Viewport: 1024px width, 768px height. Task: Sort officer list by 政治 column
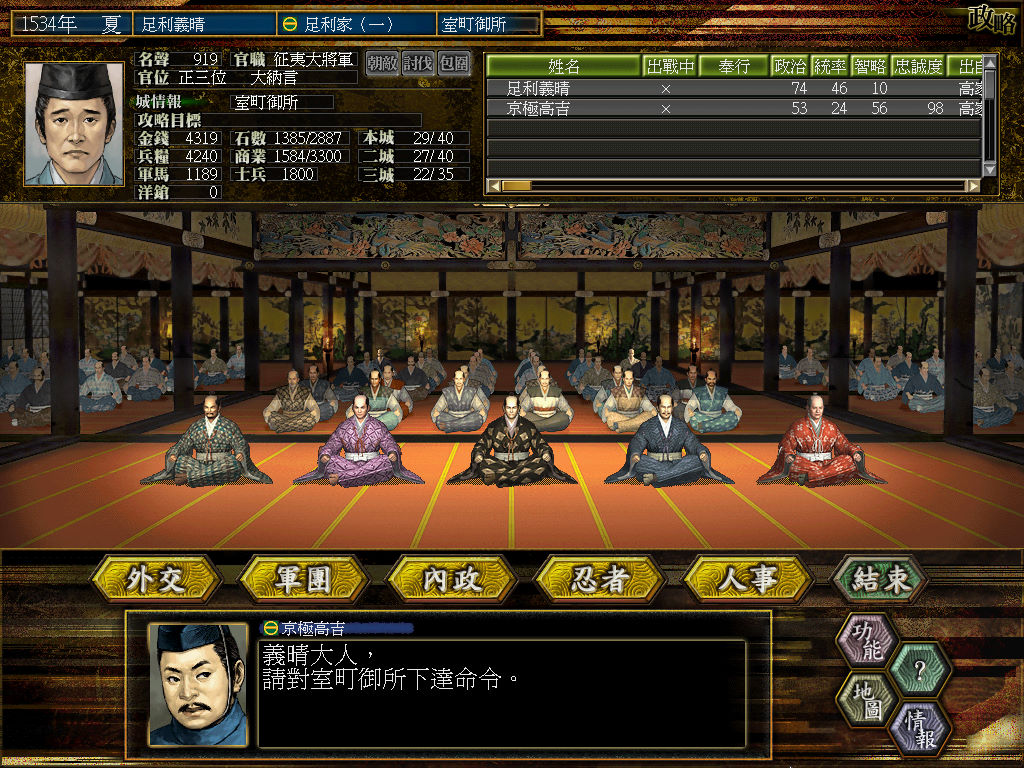click(790, 67)
